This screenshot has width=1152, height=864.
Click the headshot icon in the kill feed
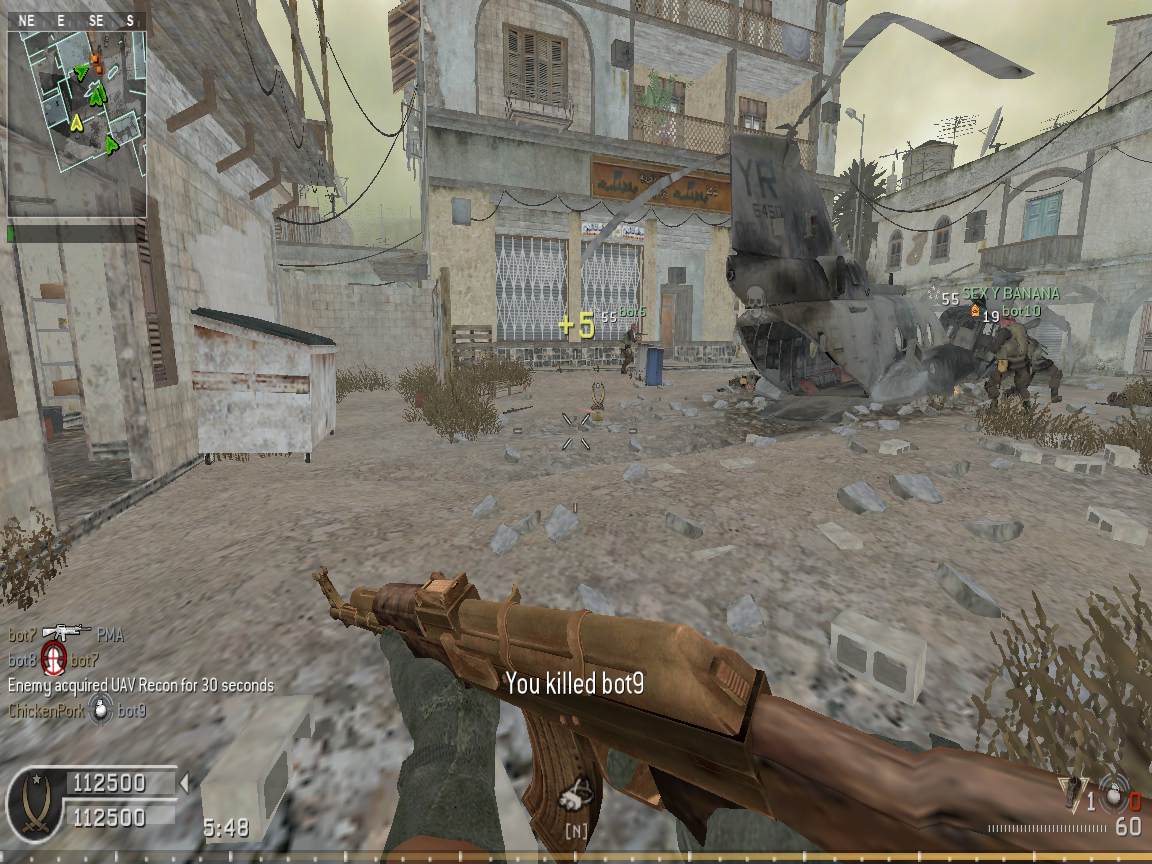[x=54, y=660]
